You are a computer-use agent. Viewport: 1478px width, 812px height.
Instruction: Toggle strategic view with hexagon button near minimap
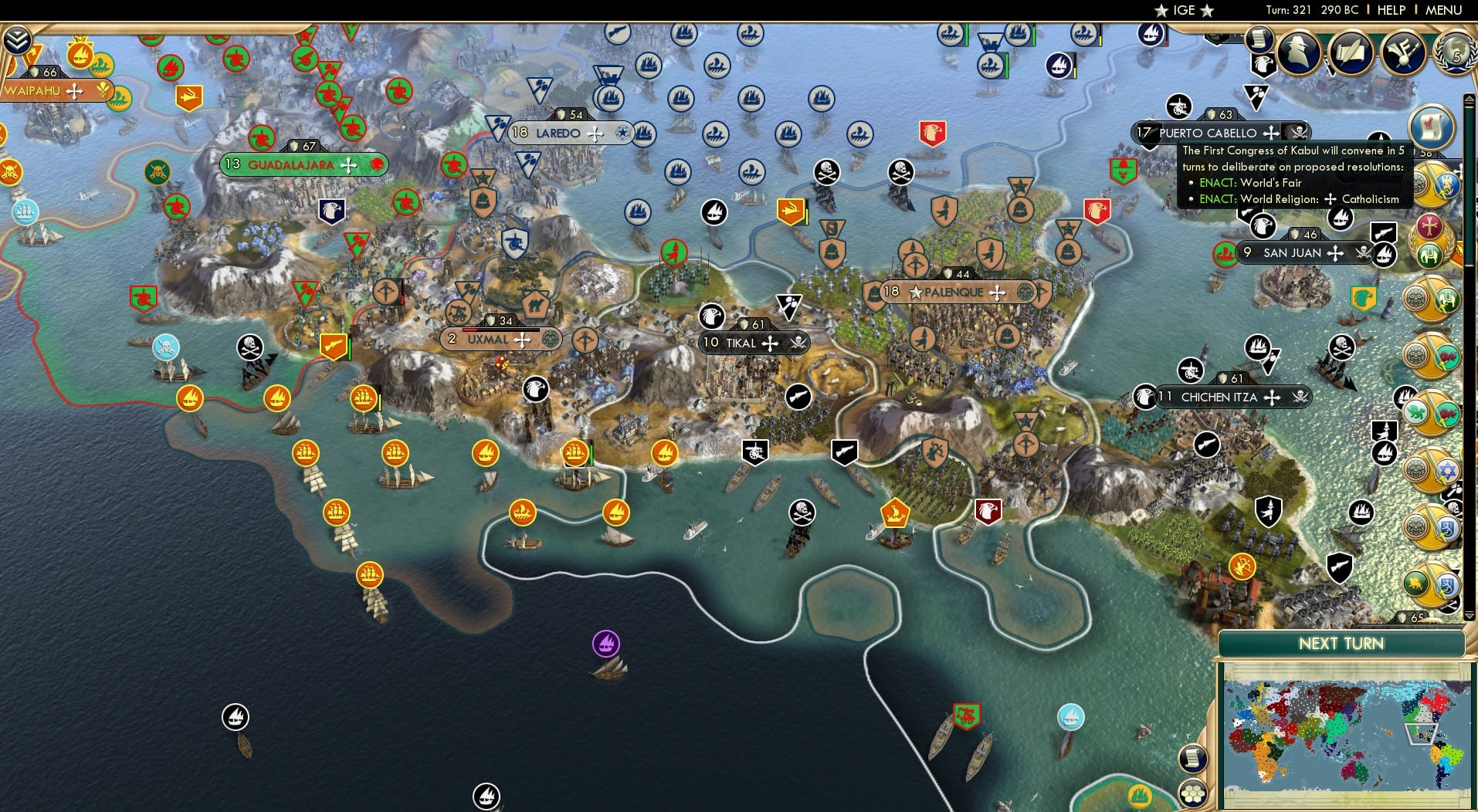pos(1192,792)
